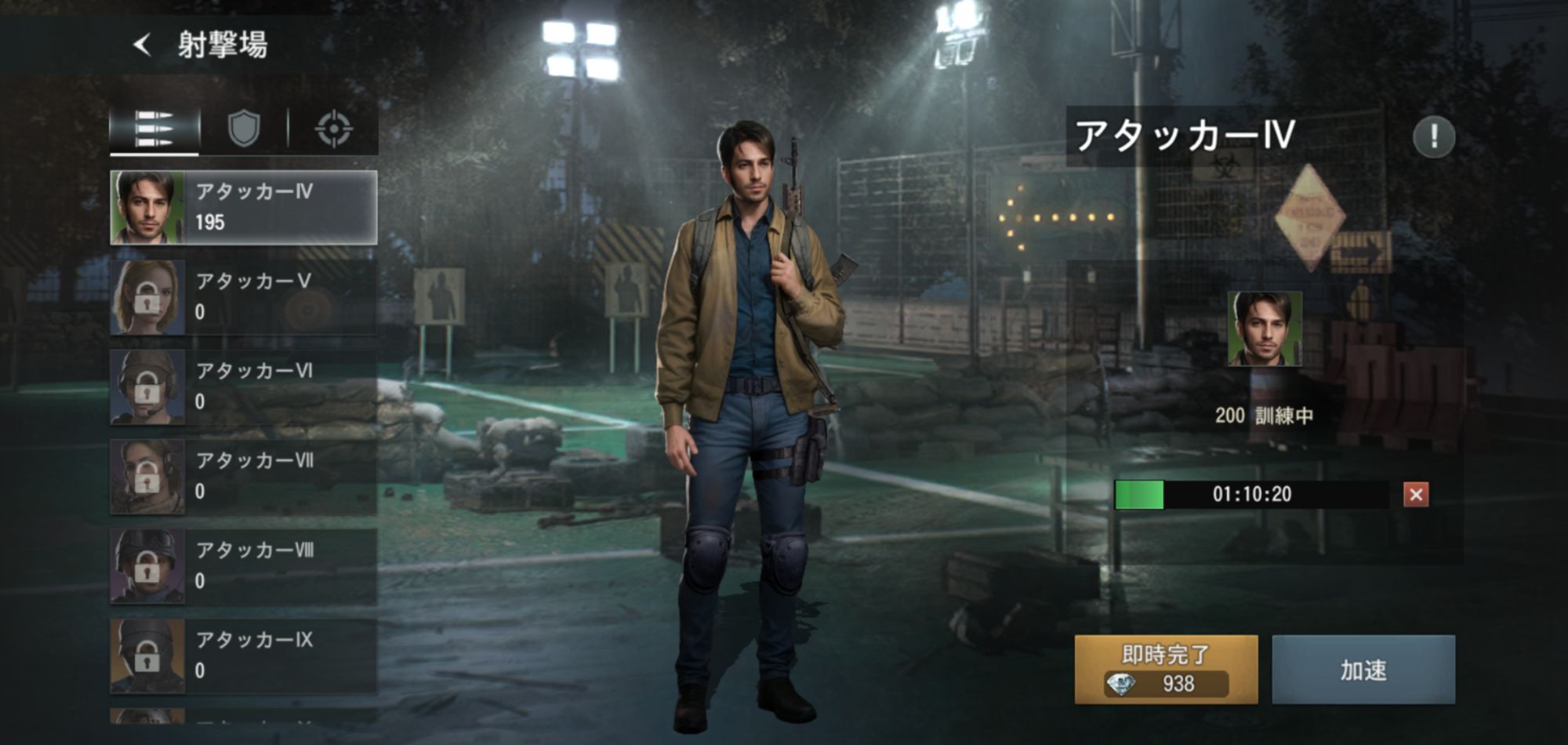This screenshot has width=1568, height=745.
Task: Switch to the shield defender tab
Action: (244, 129)
